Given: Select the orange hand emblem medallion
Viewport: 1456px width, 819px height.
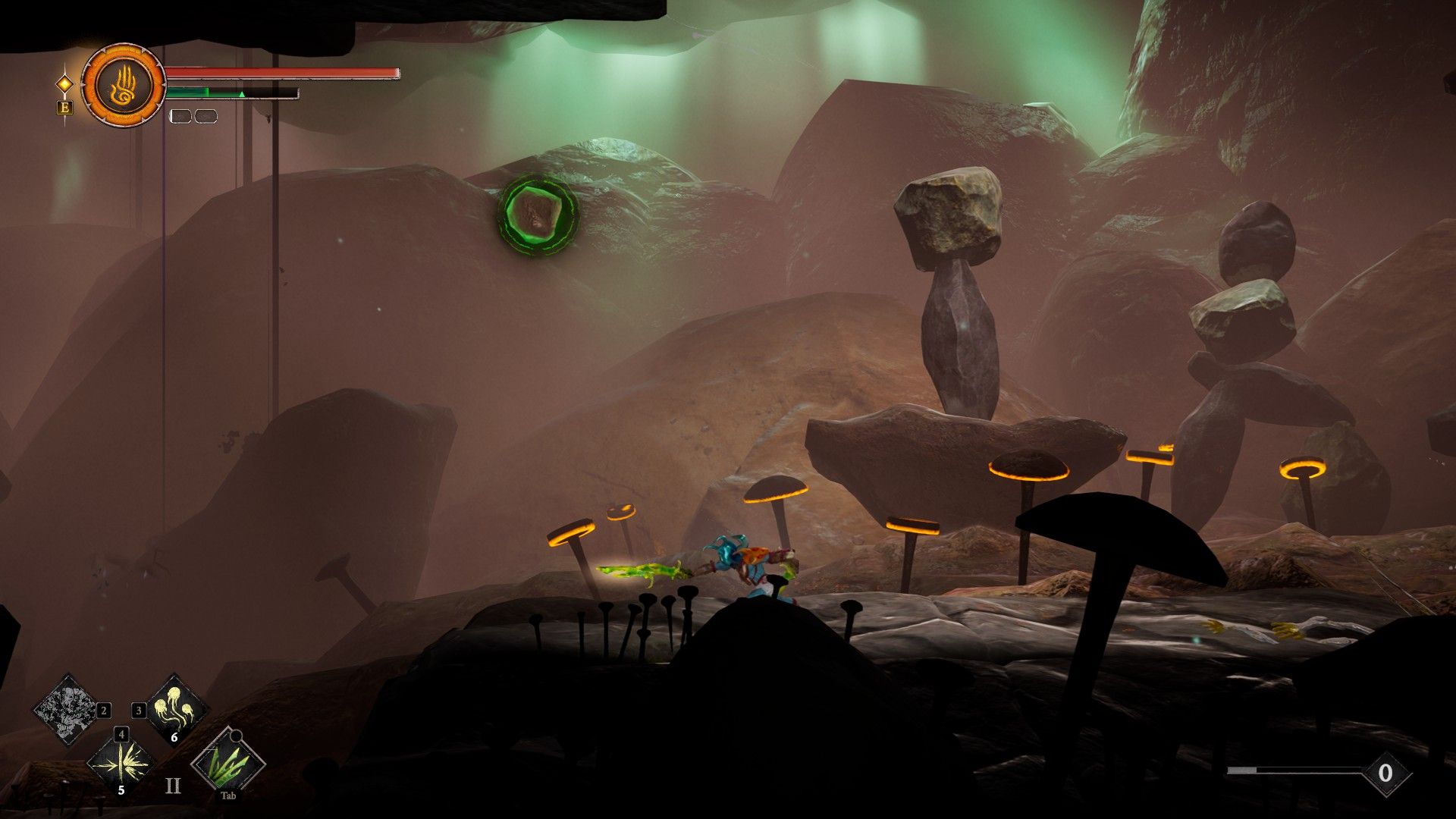Looking at the screenshot, I should pyautogui.click(x=123, y=85).
